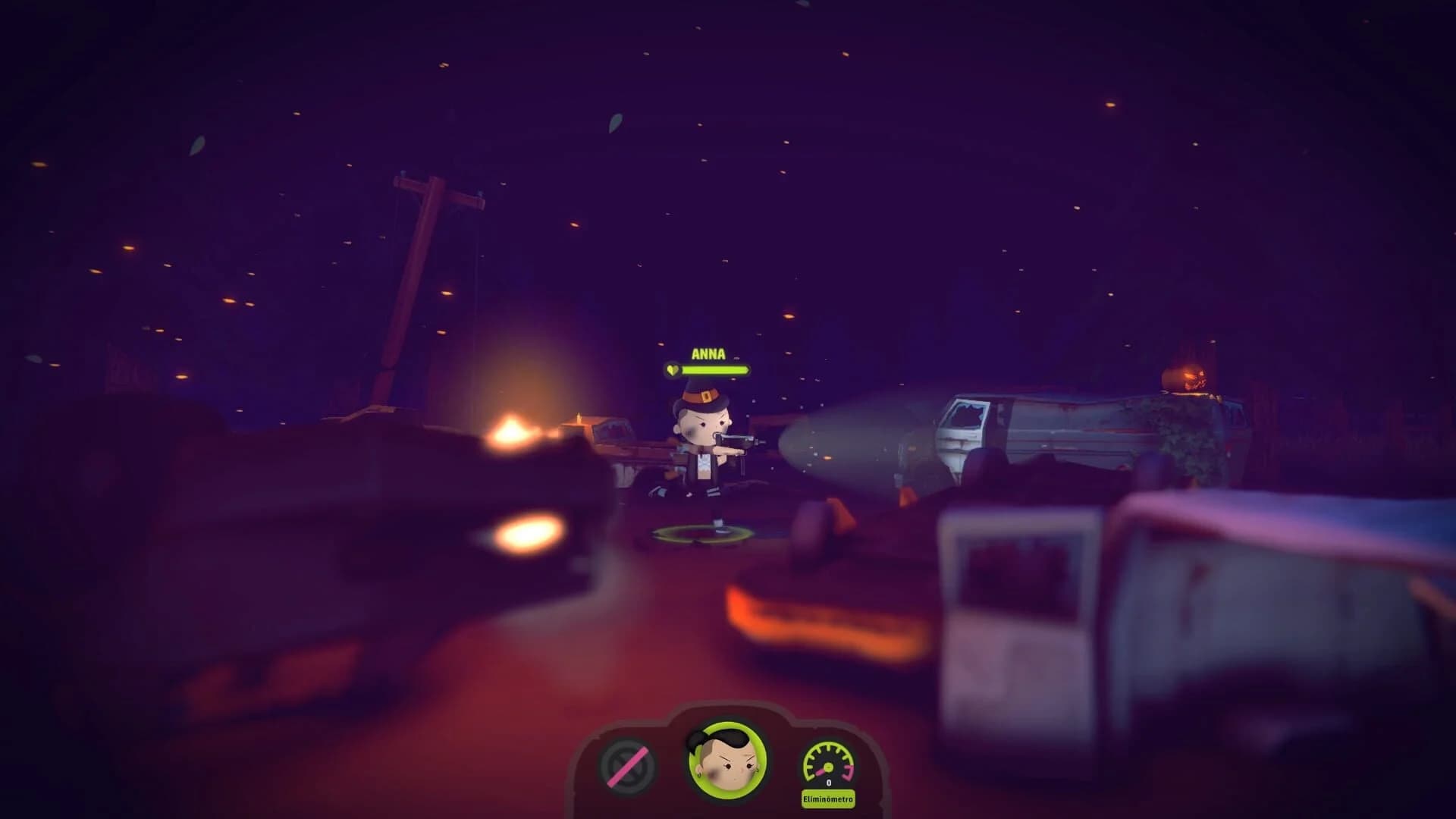Click the heart icon beside Anna's health bar
The width and height of the screenshot is (1456, 819).
coord(673,370)
